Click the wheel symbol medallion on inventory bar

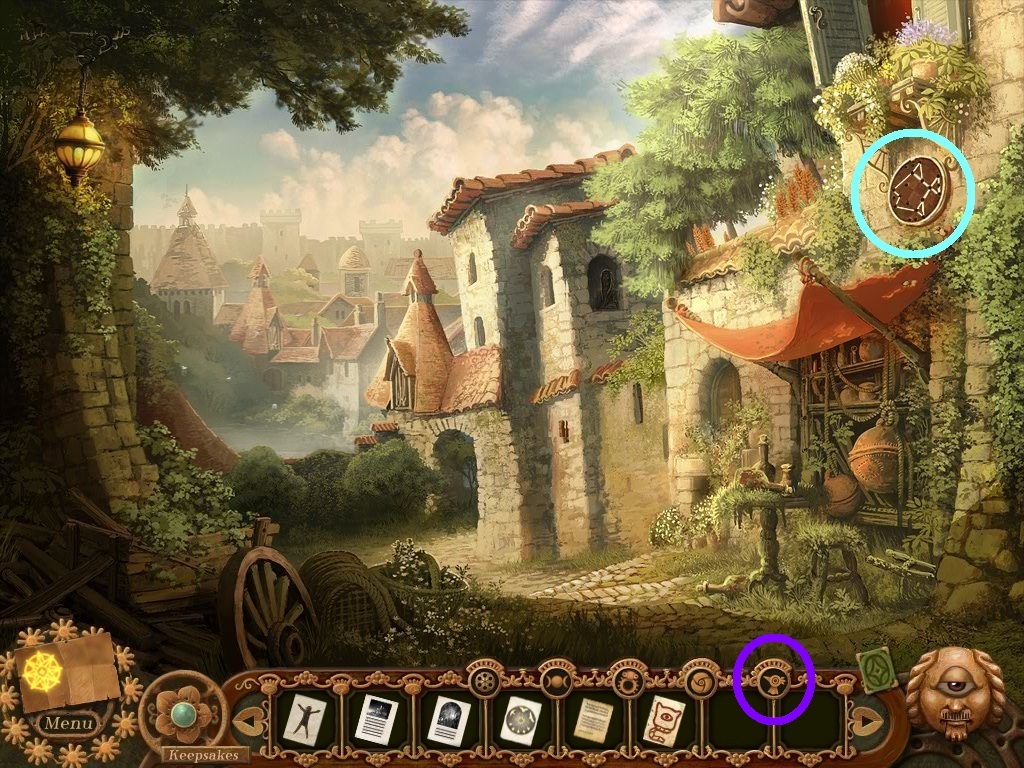[x=487, y=684]
